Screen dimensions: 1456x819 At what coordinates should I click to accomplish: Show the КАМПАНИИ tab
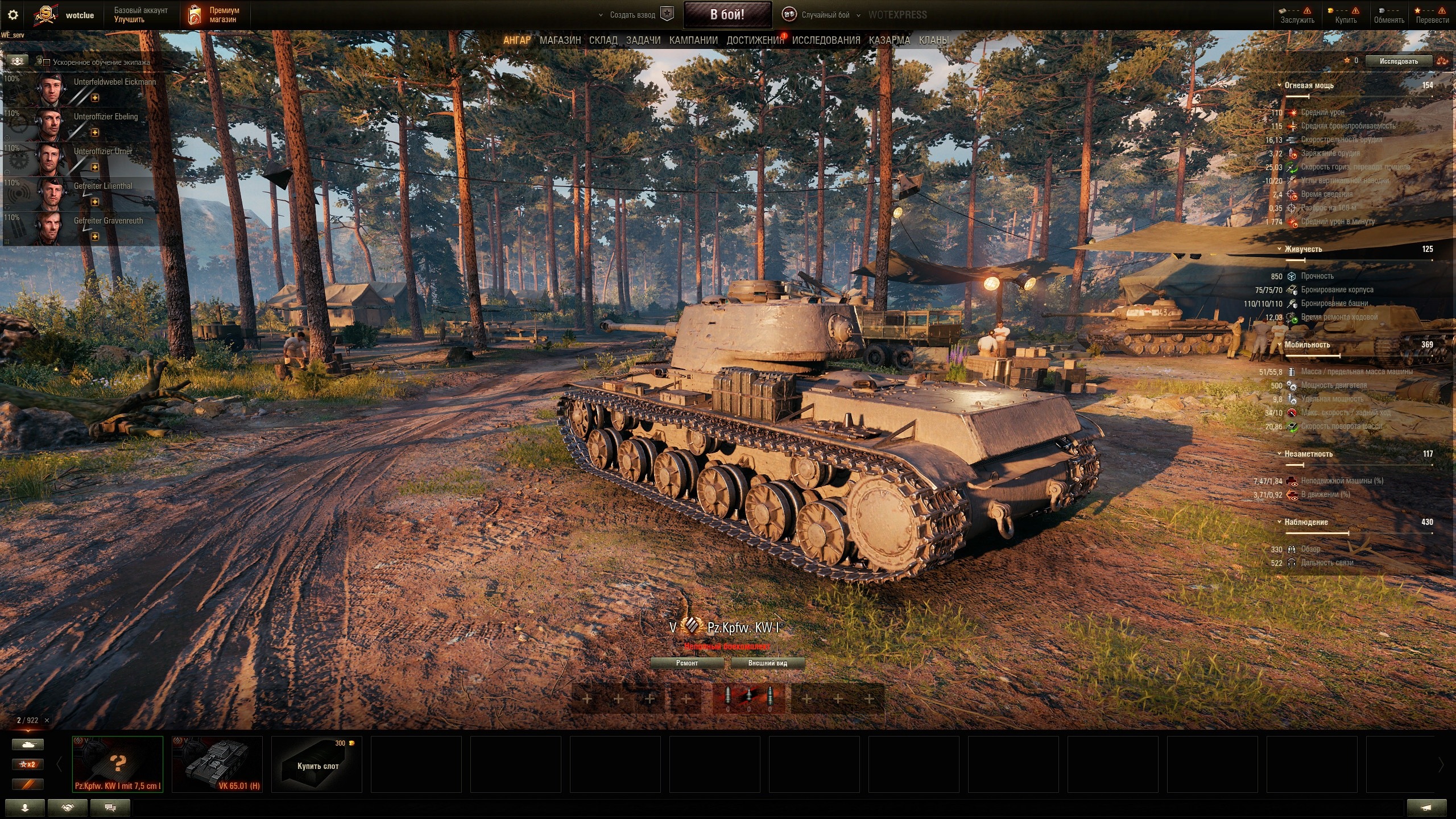pos(693,40)
